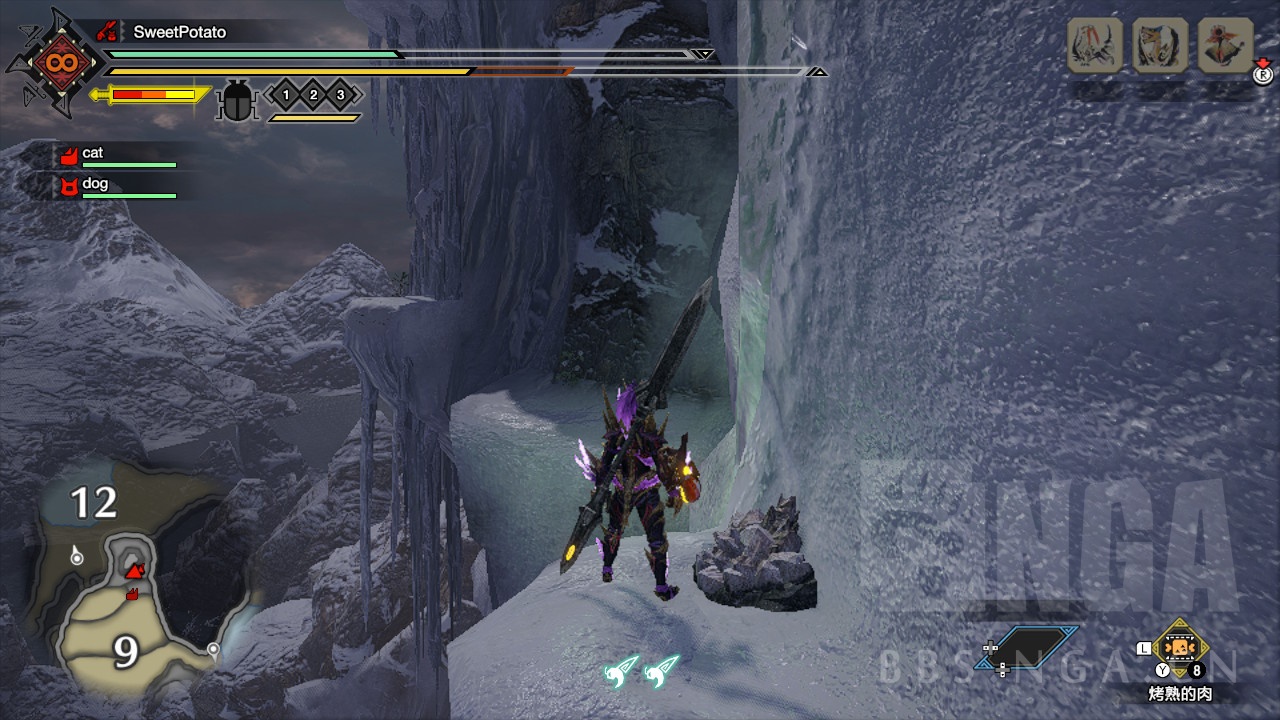Select the first monster icon in target list

(1095, 46)
